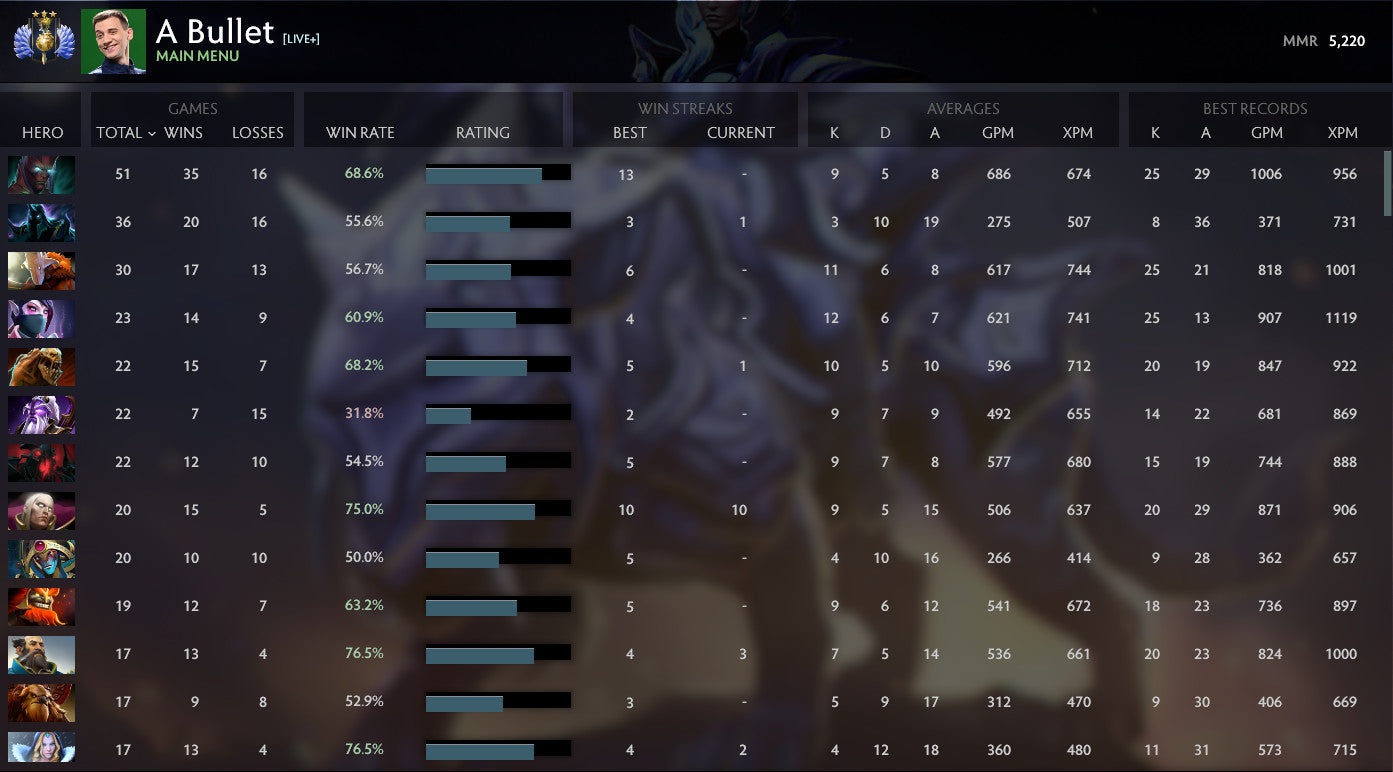1393x772 pixels.
Task: Sort heroes by the RATING header
Action: point(482,133)
